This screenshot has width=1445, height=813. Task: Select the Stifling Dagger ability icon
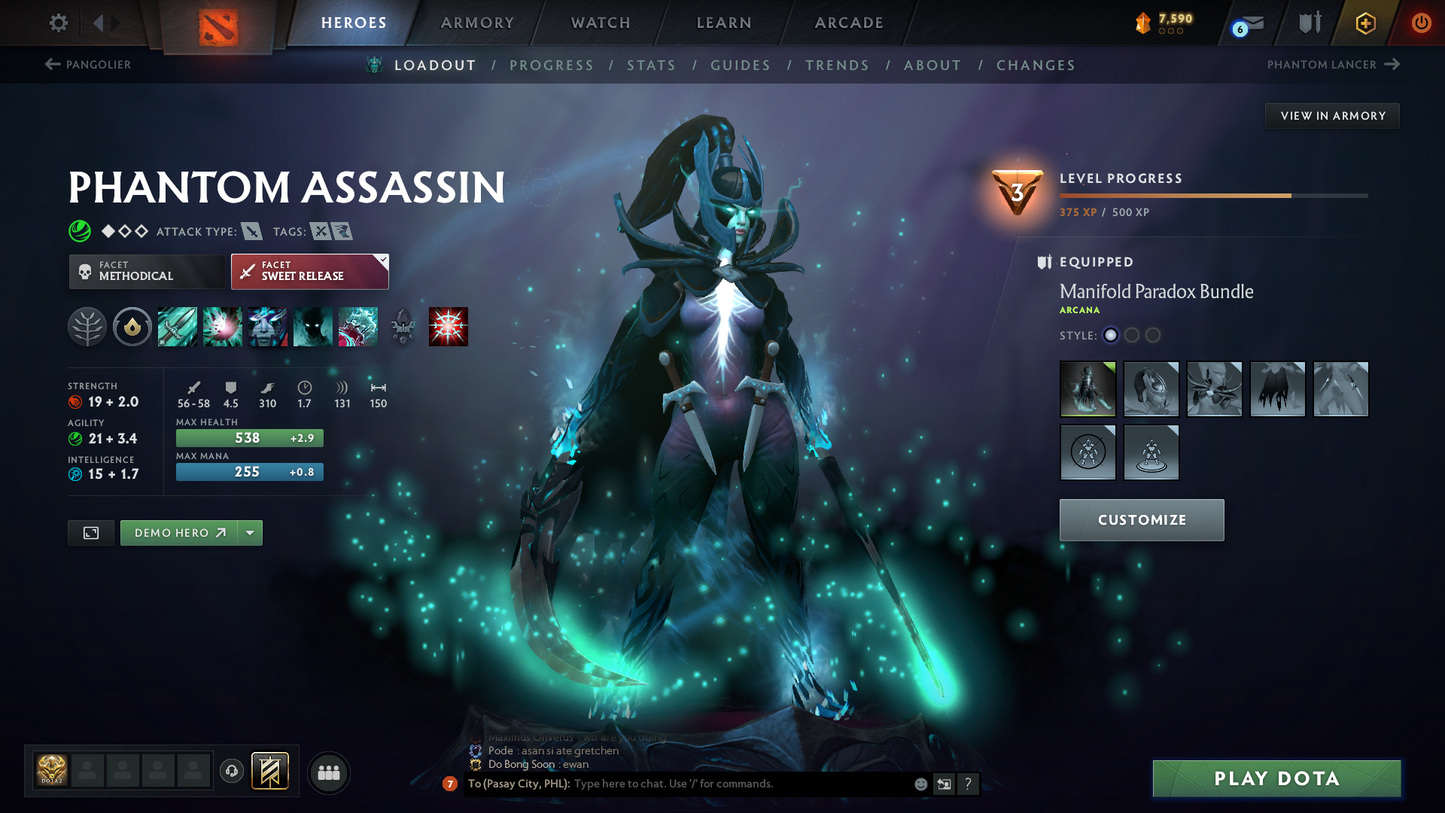click(x=177, y=326)
